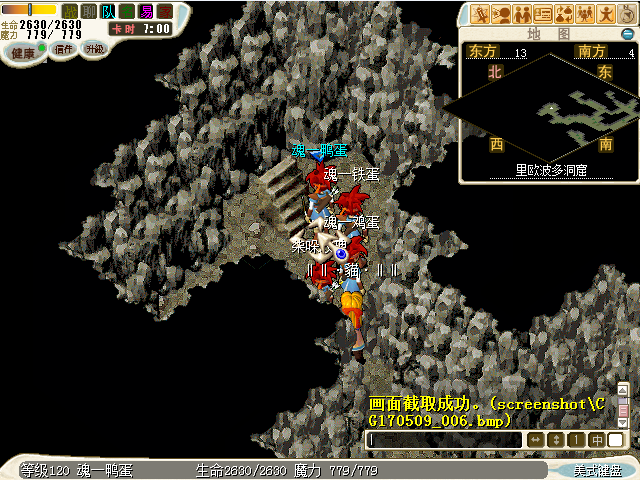Open the 健康 health status button
This screenshot has width=640, height=480.
click(24, 52)
